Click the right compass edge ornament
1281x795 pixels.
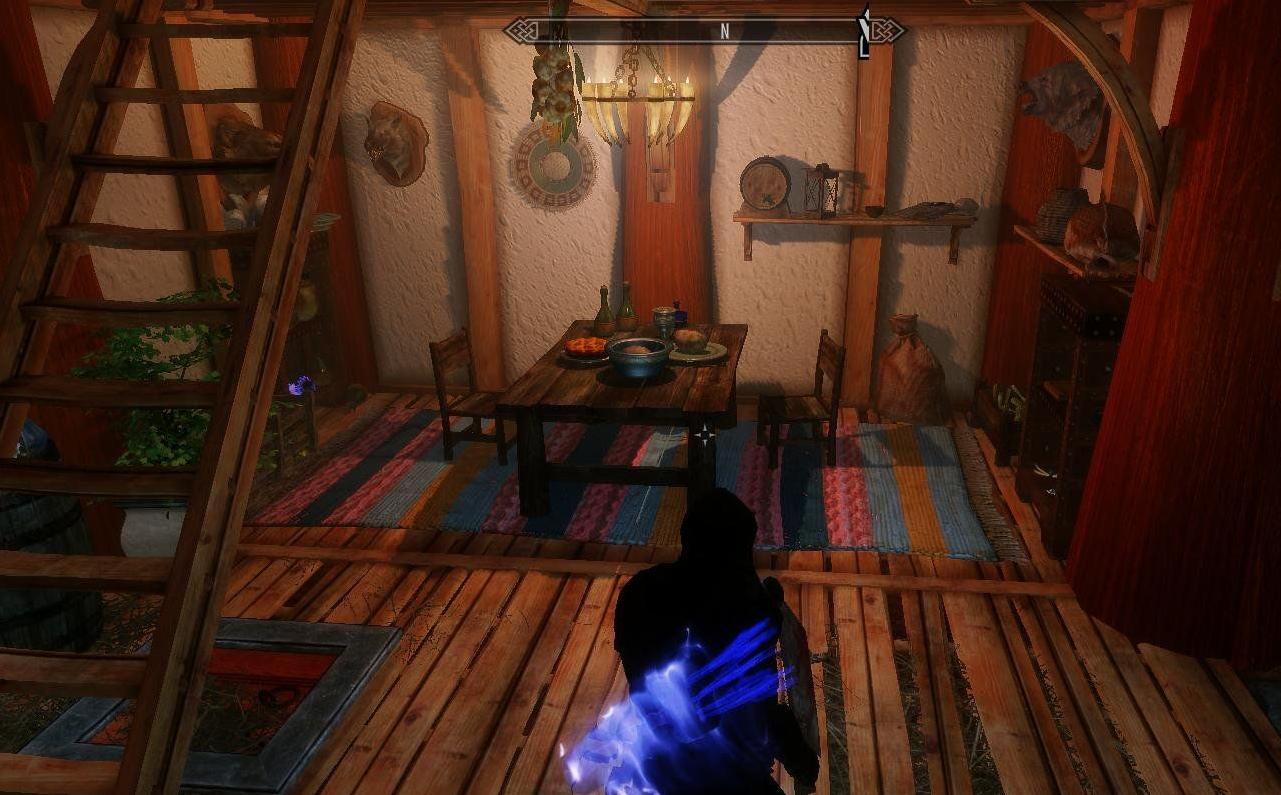coord(888,31)
